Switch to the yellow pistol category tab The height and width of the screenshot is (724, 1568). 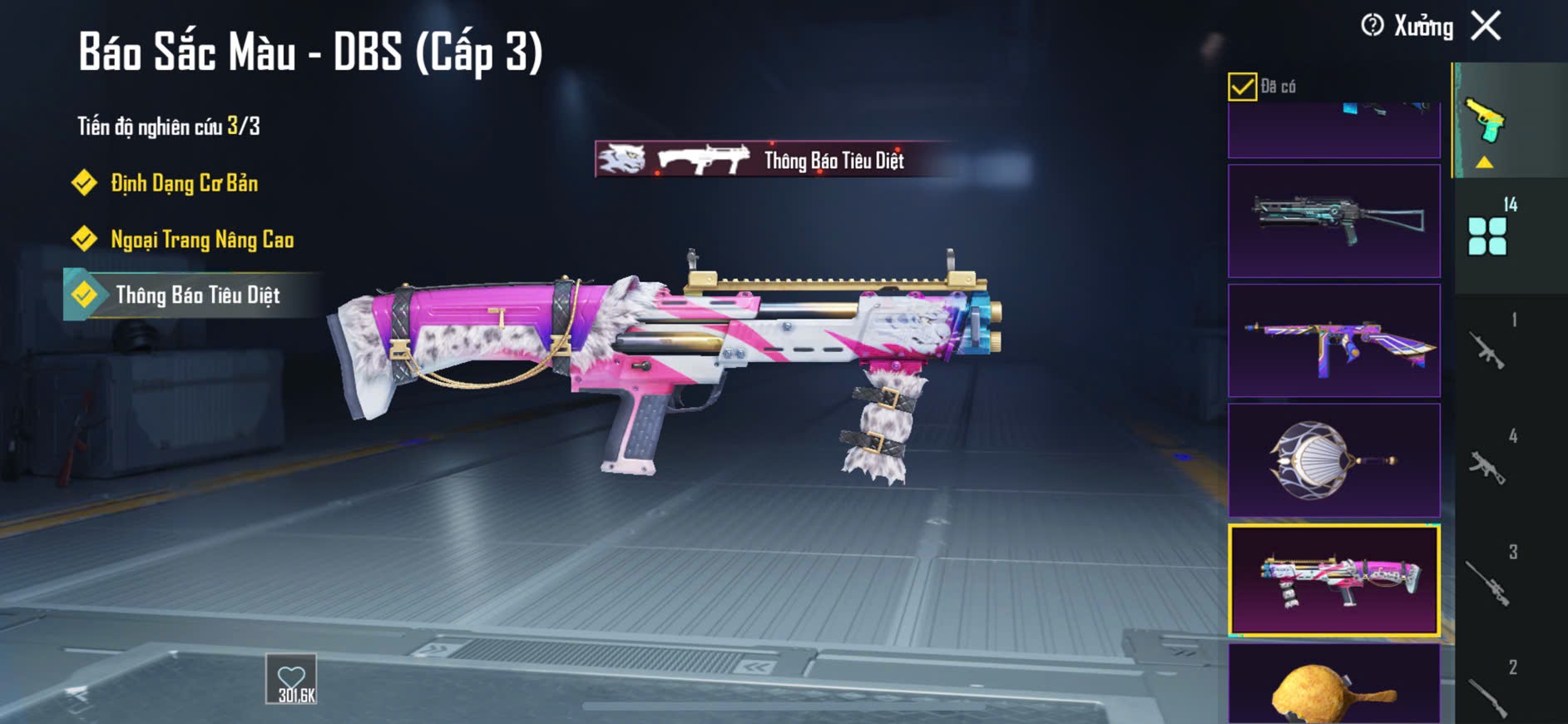1486,122
